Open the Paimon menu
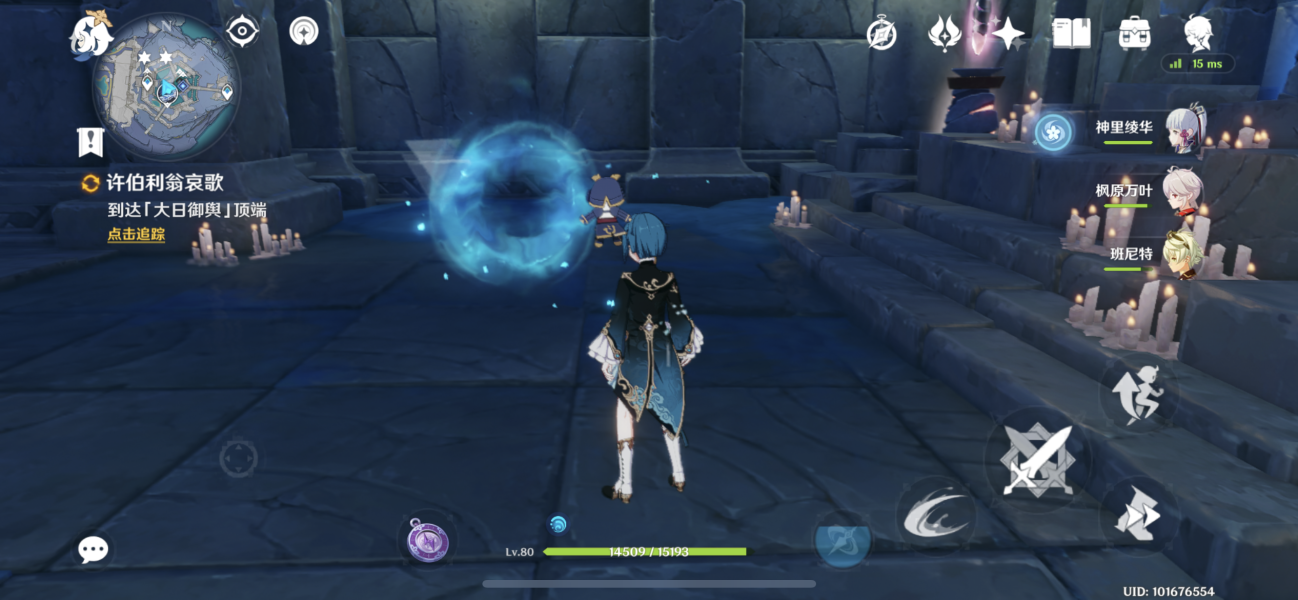Screen dimensions: 1298x600 [x=90, y=35]
